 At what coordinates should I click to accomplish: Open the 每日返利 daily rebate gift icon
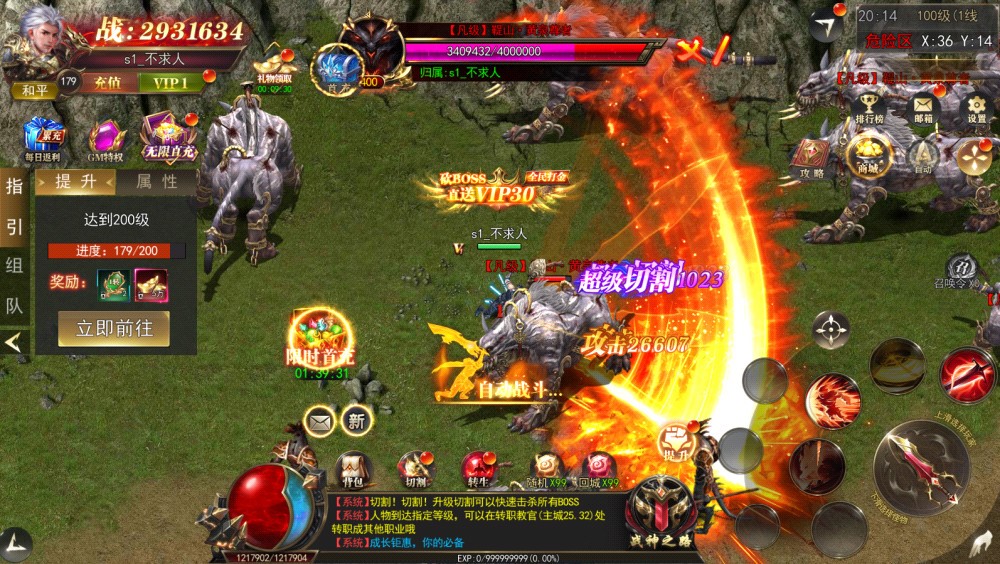click(43, 137)
